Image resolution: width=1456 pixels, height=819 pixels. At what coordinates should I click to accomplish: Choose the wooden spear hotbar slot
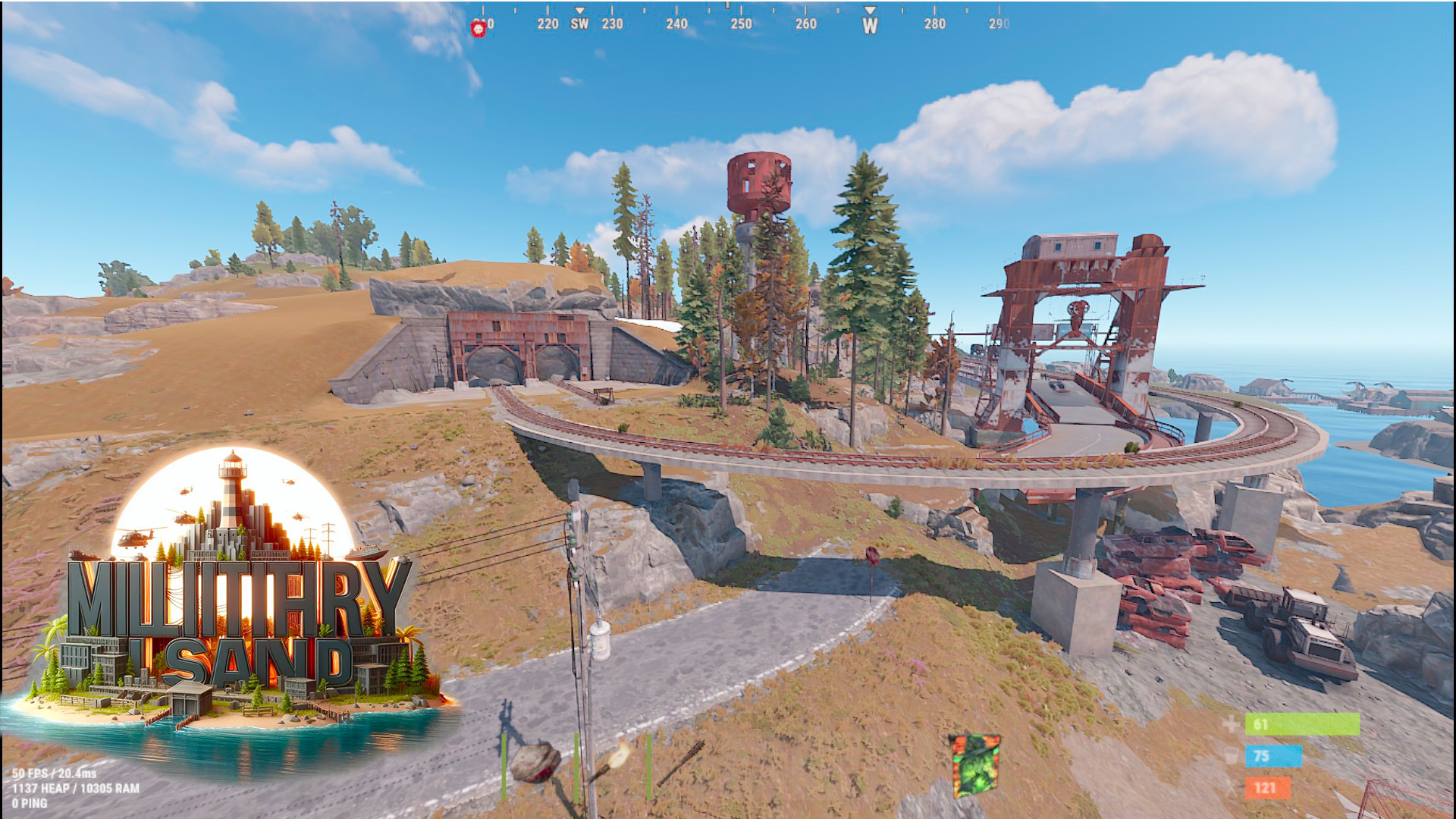(680, 762)
